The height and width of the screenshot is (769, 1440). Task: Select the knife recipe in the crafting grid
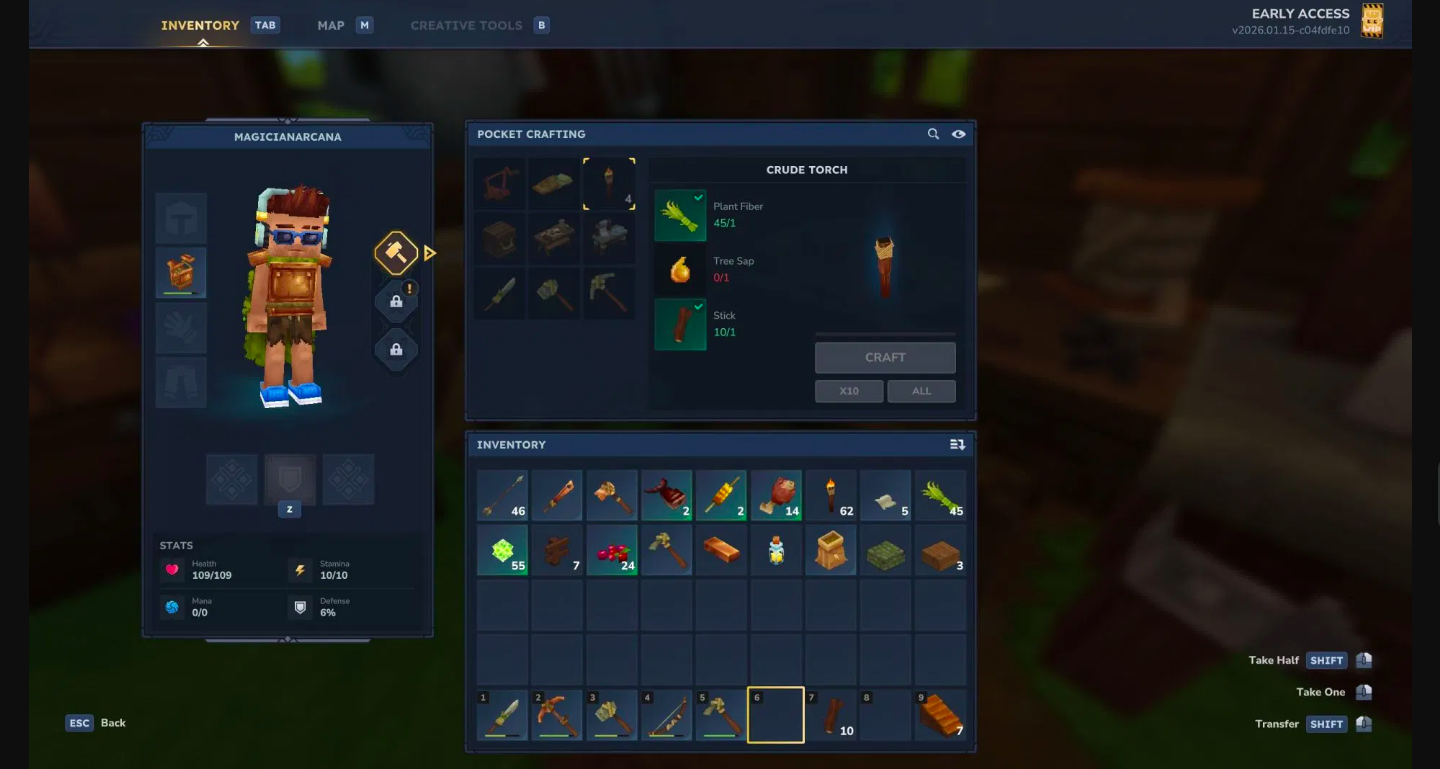pos(499,293)
